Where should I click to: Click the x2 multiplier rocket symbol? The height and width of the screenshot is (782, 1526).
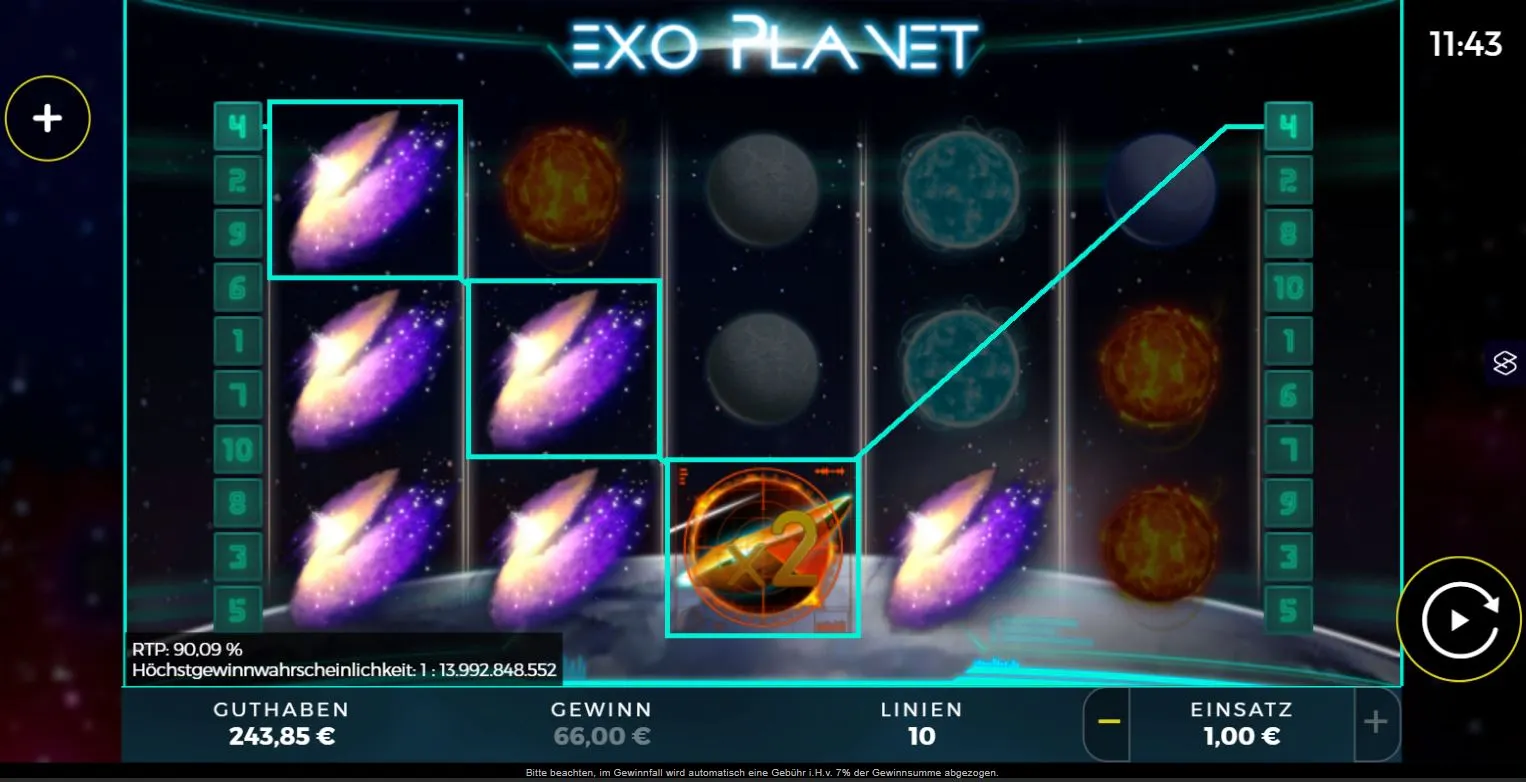coord(763,547)
